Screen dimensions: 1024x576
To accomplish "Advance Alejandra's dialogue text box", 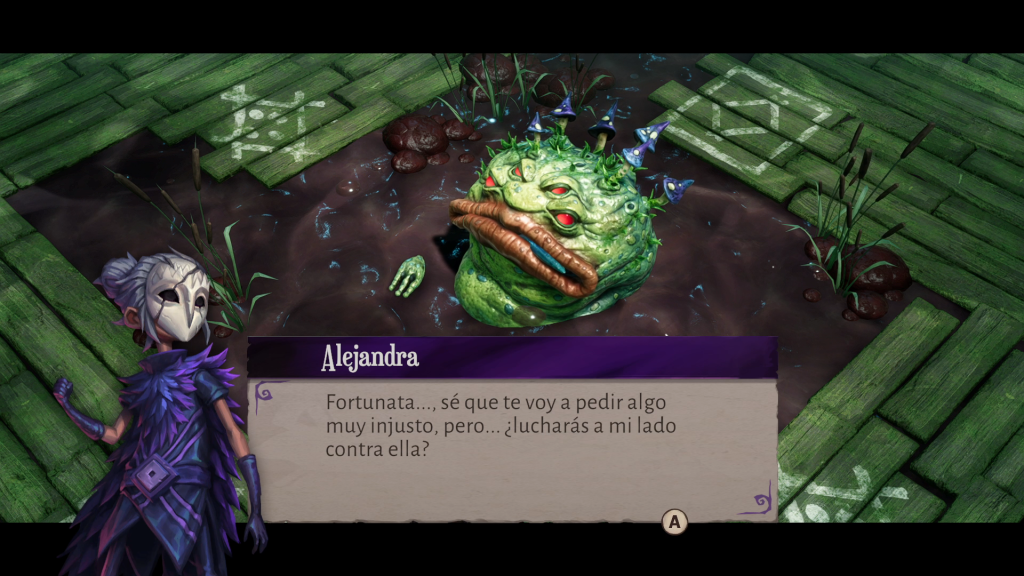I will [x=675, y=521].
